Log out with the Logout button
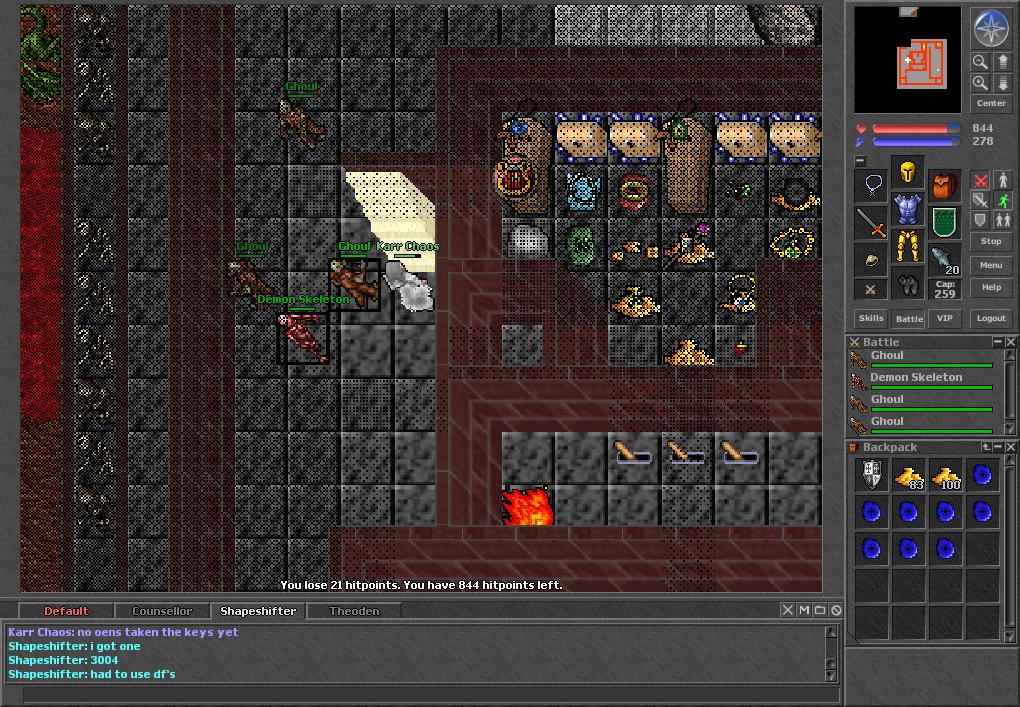Viewport: 1020px width, 707px height. (991, 318)
